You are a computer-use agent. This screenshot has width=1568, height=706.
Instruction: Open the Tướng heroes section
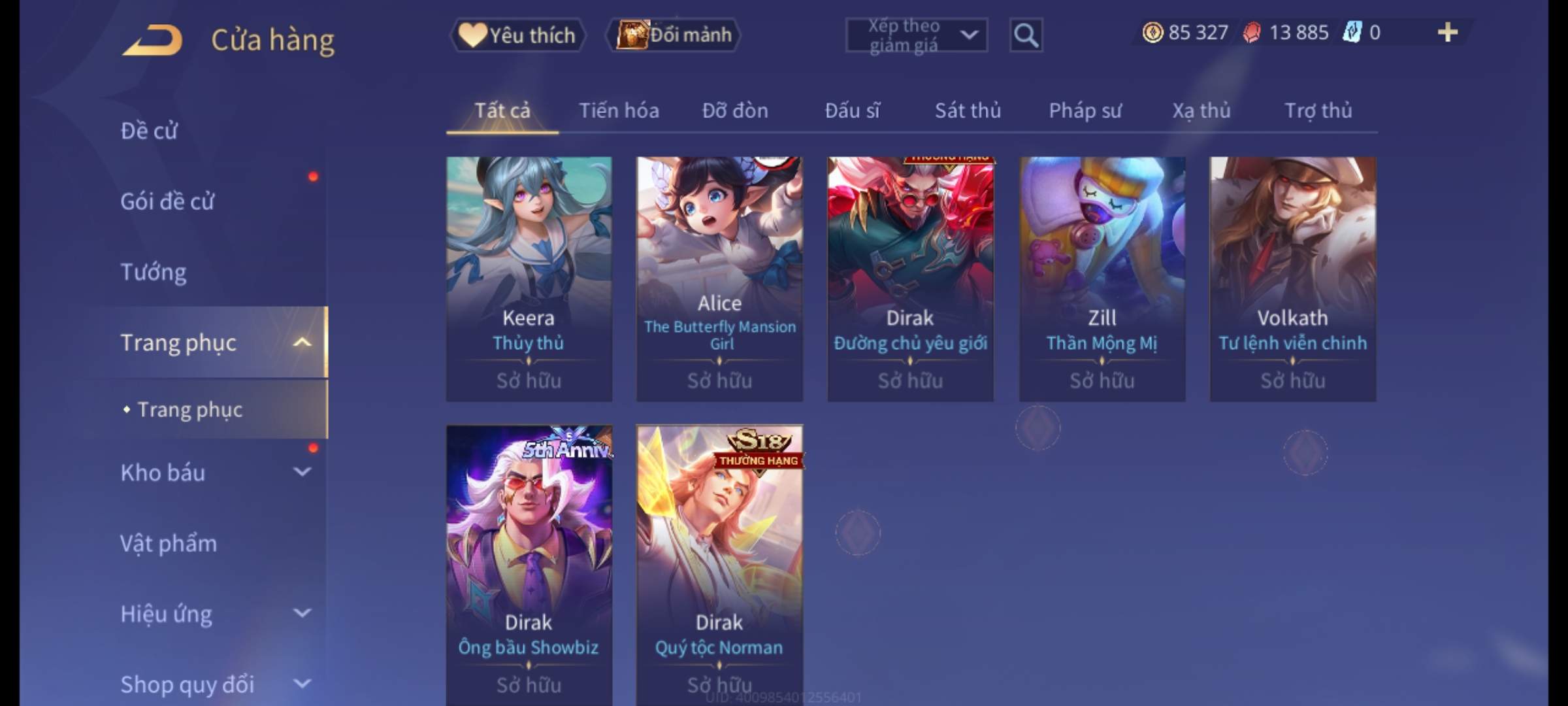[154, 272]
